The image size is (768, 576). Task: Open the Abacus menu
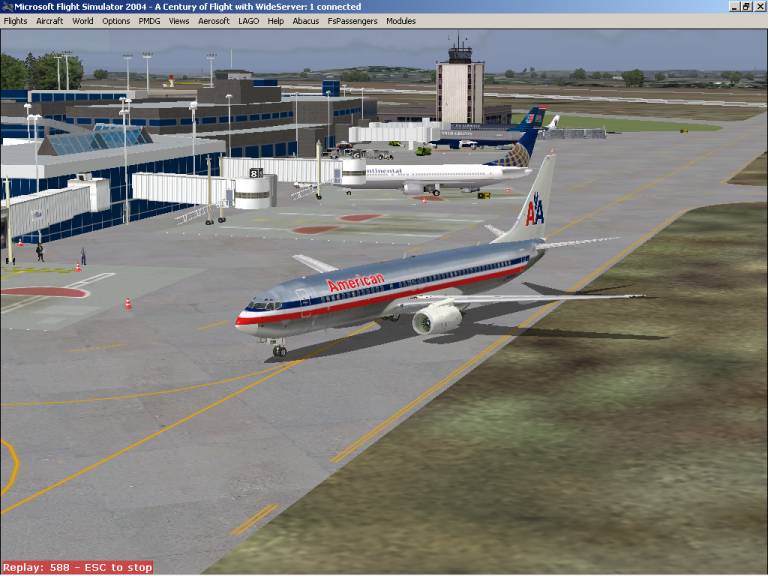[306, 20]
